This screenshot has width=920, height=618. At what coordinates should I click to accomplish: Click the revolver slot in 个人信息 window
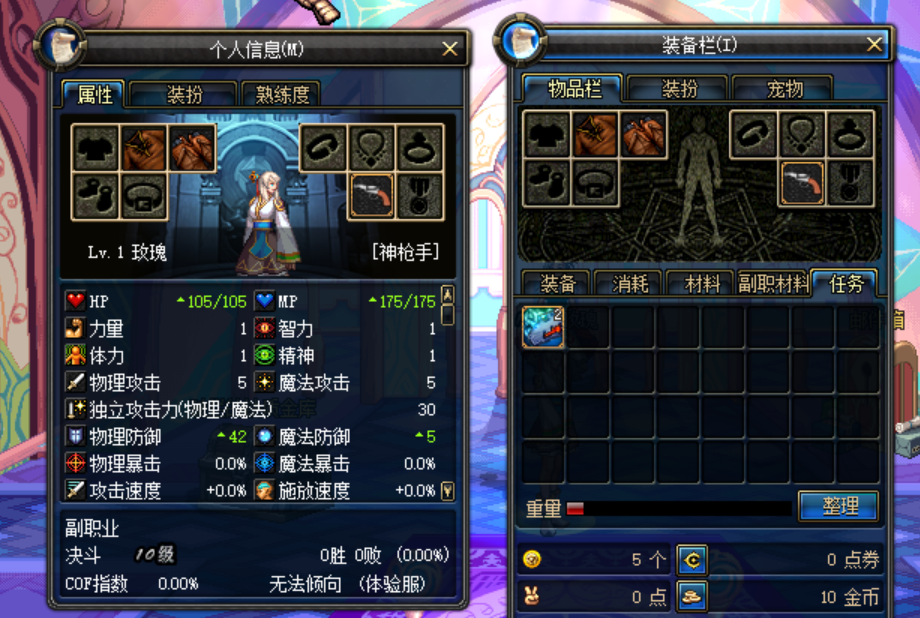pyautogui.click(x=370, y=196)
